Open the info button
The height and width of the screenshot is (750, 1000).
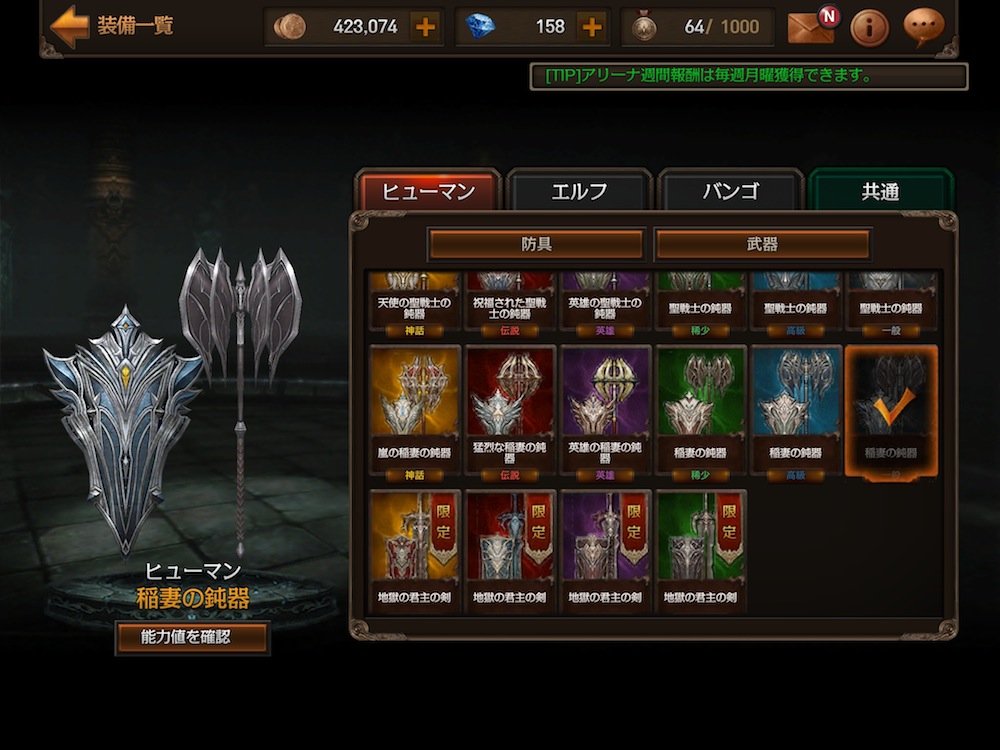point(869,27)
